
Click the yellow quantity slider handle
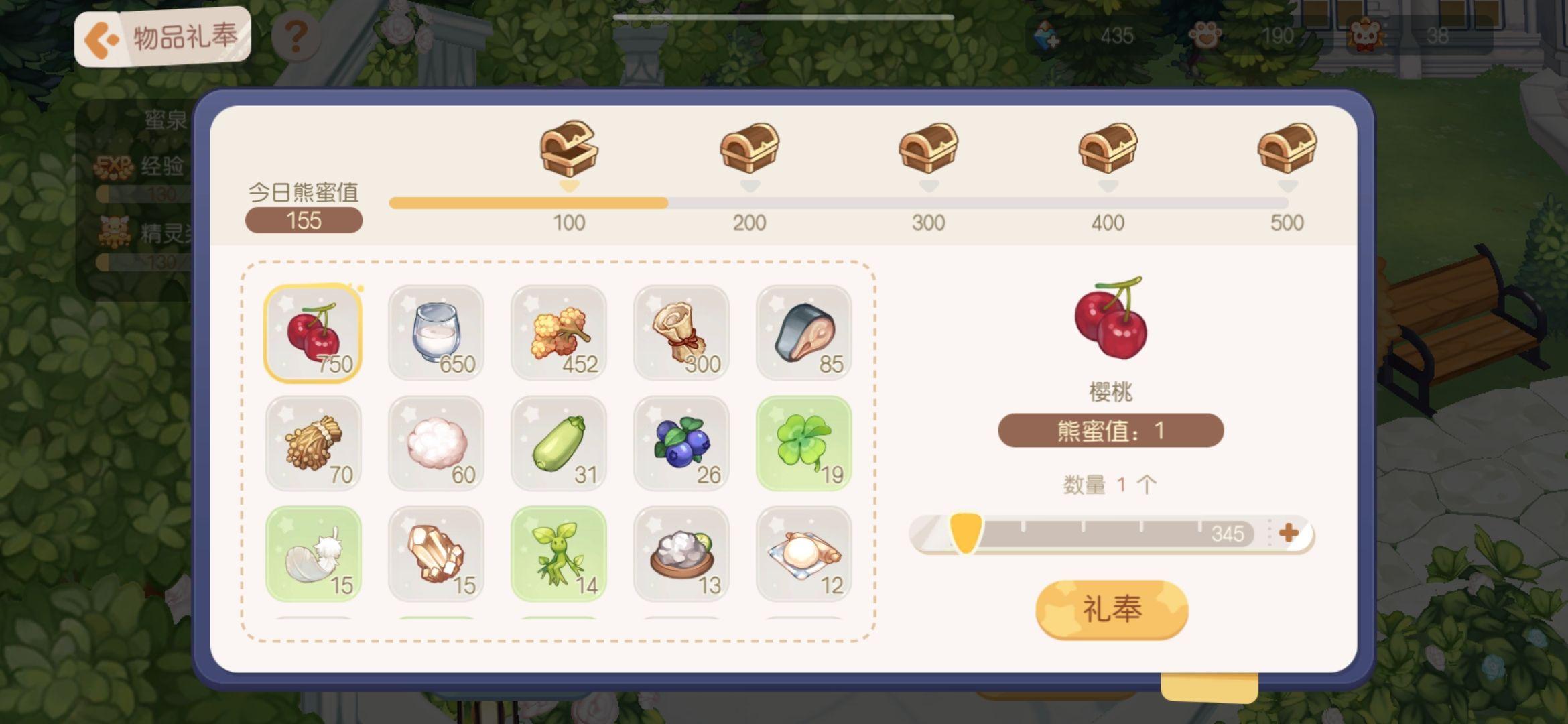(966, 533)
